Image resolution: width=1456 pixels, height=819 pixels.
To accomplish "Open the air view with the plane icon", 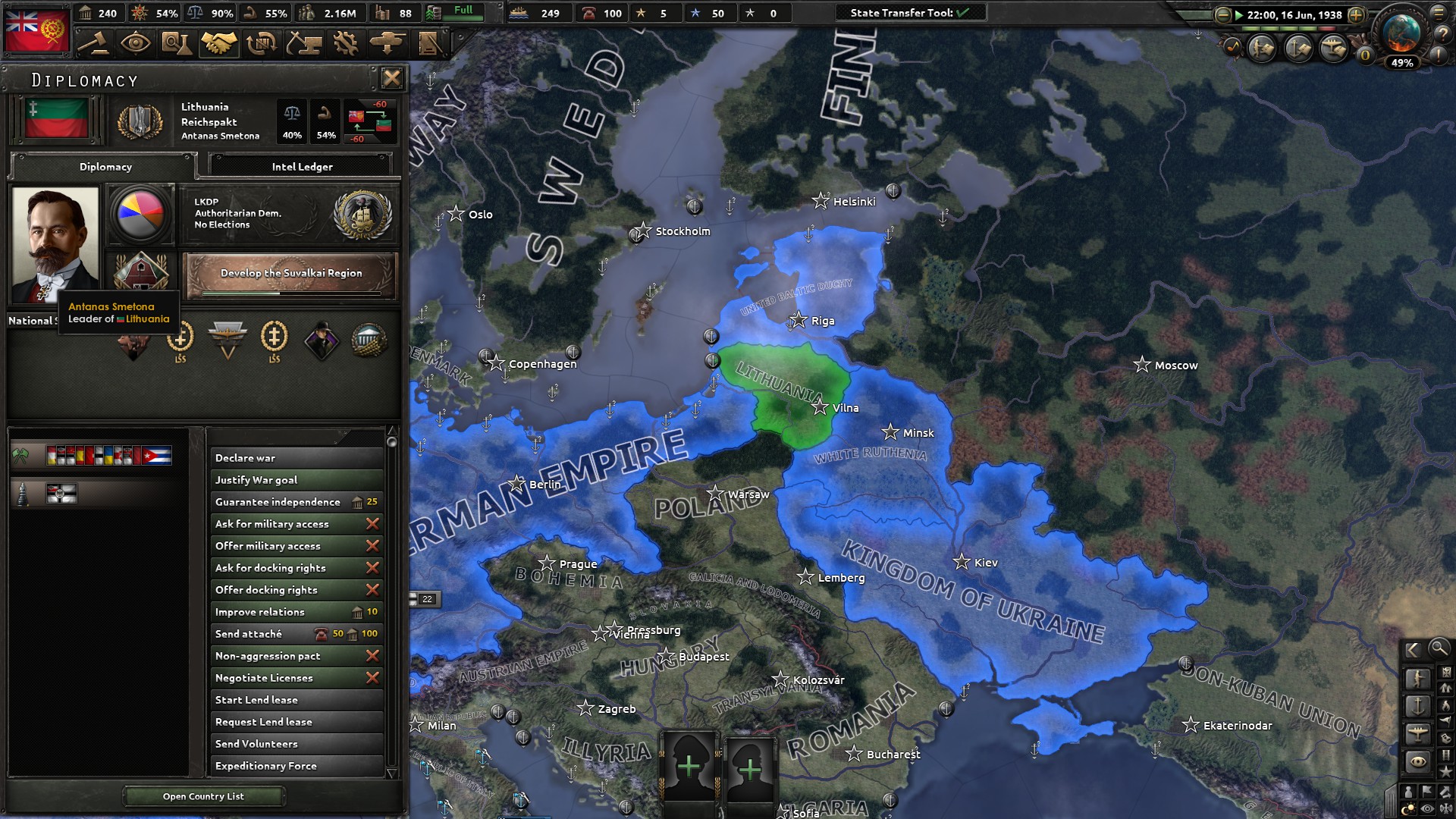I will point(1418,731).
